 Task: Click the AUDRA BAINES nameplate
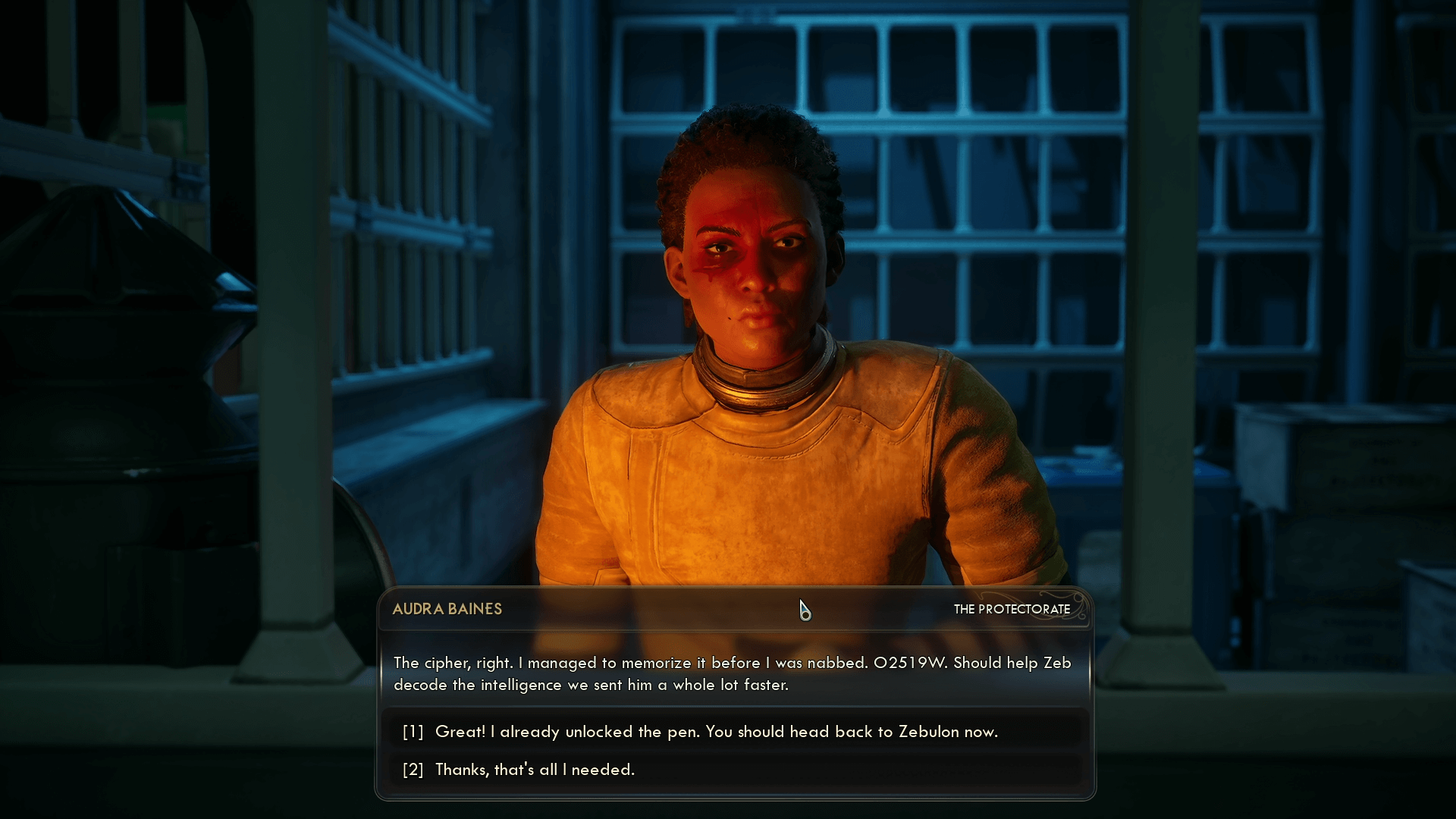pos(447,609)
